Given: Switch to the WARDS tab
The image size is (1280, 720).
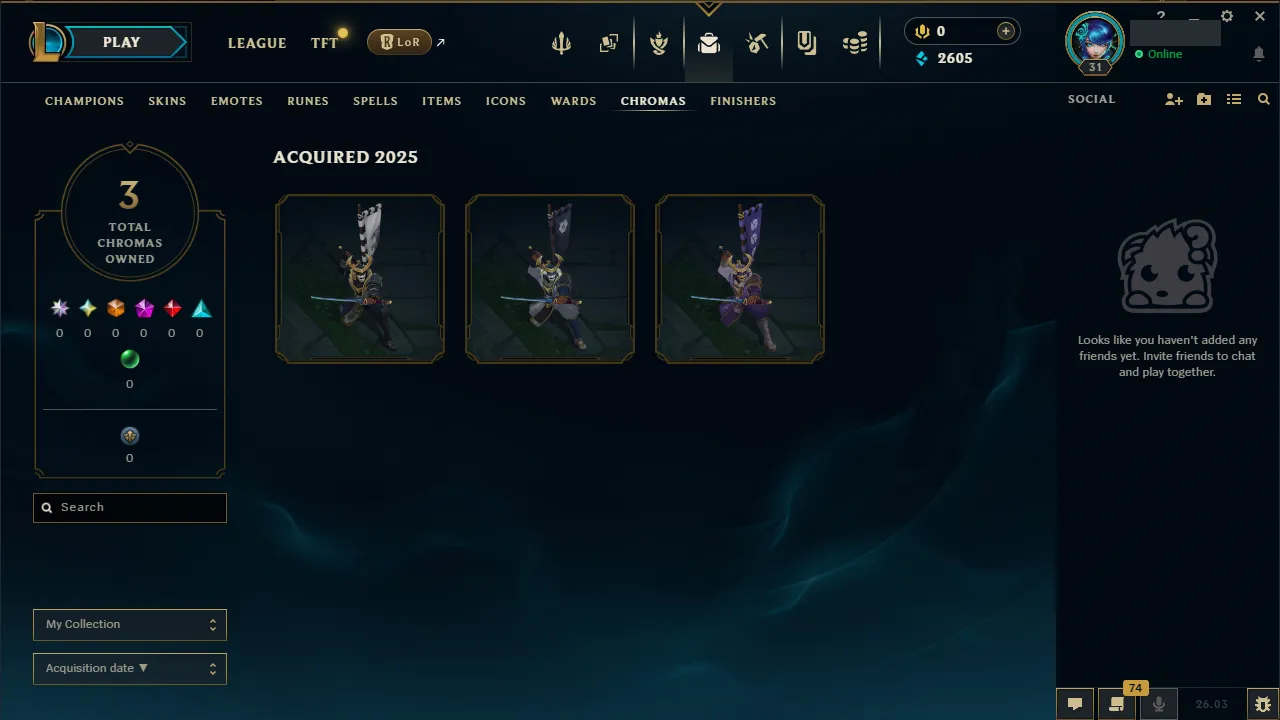Looking at the screenshot, I should 573,101.
